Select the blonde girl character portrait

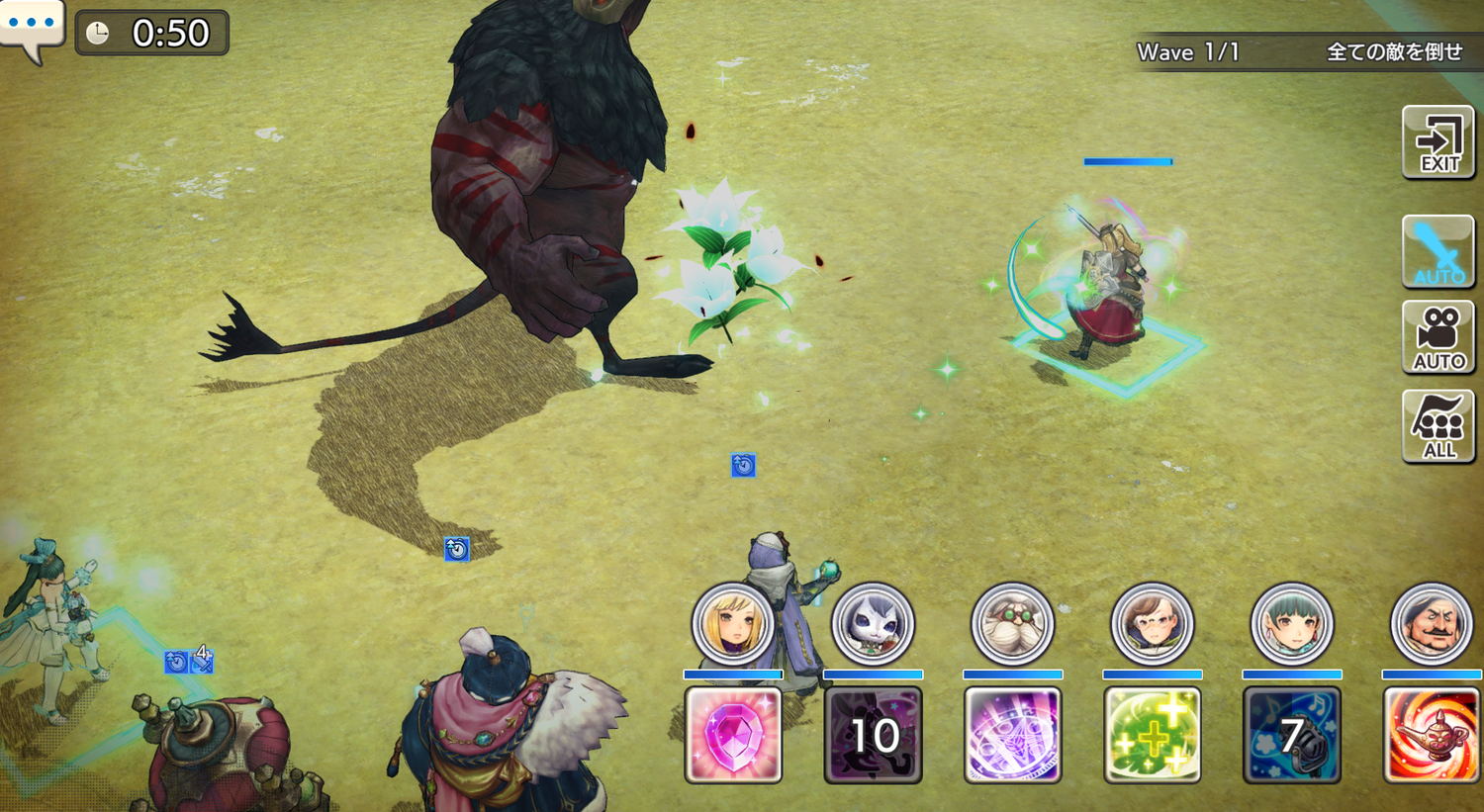click(x=733, y=624)
